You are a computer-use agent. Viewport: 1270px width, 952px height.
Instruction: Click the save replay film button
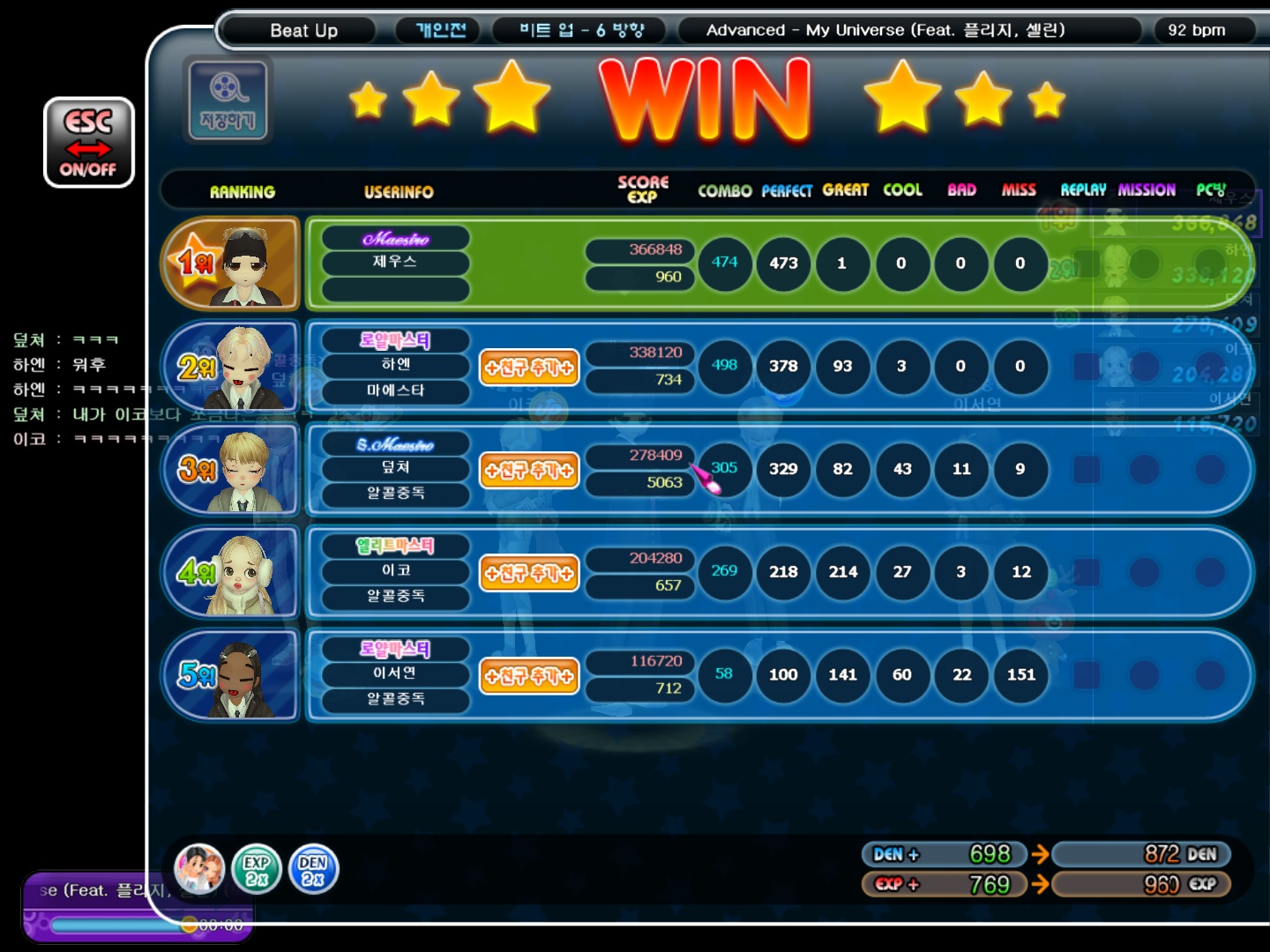[228, 100]
